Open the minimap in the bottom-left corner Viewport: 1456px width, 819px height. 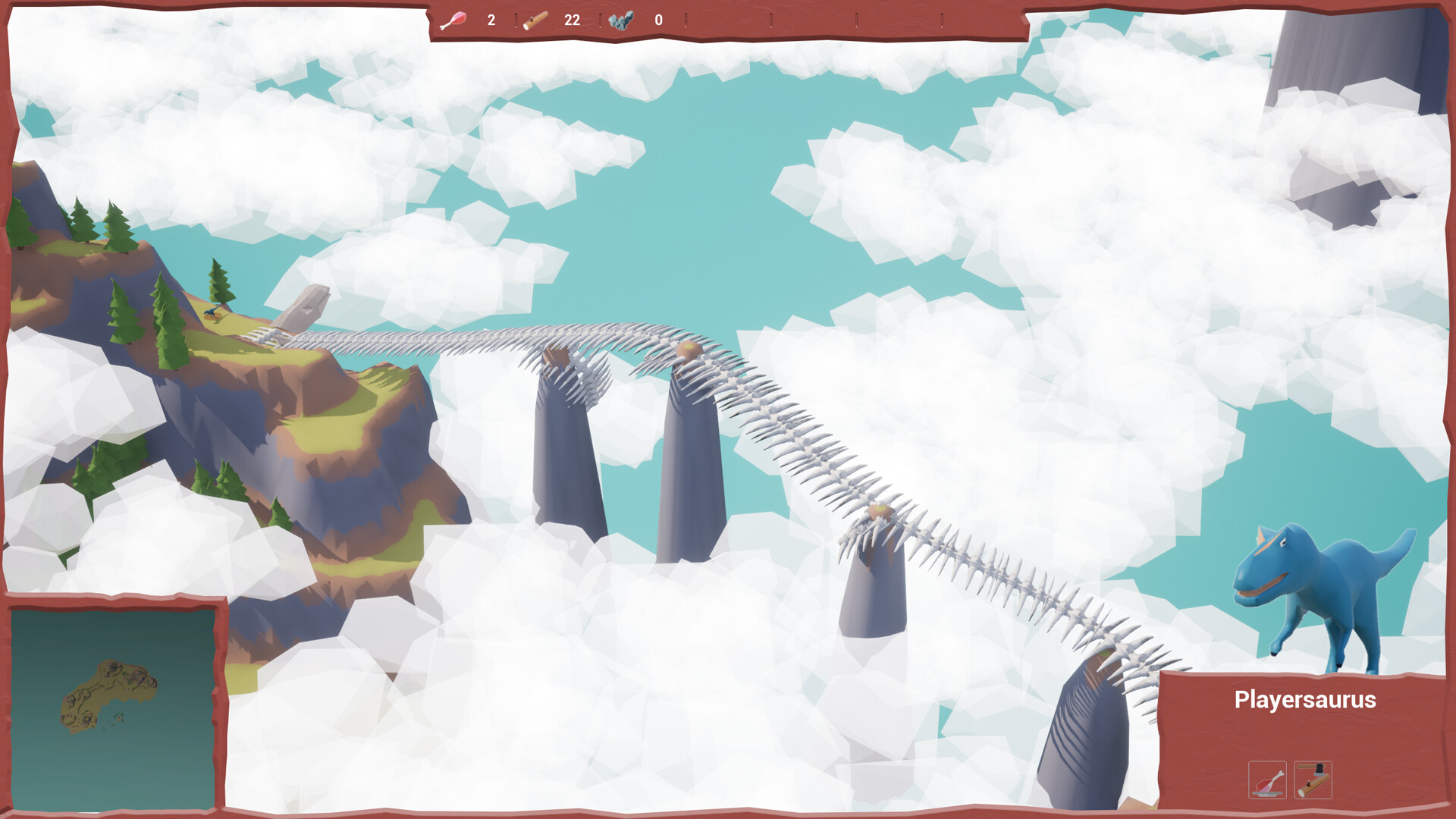pos(114,709)
